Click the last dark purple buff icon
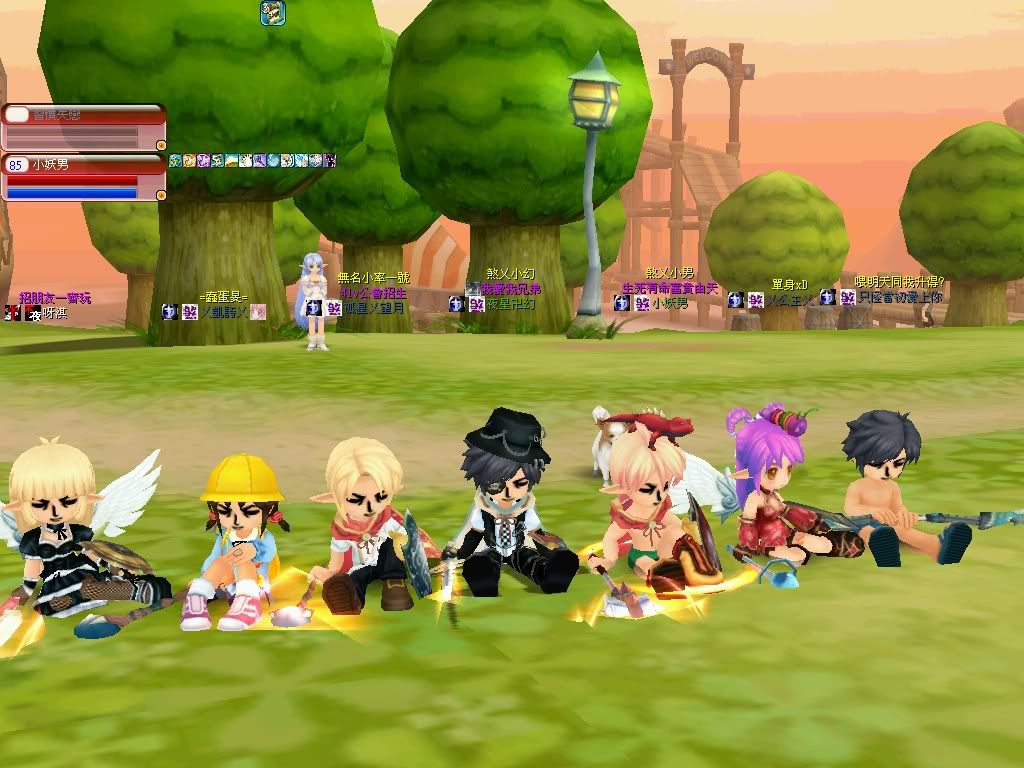Viewport: 1024px width, 768px height. coord(330,160)
